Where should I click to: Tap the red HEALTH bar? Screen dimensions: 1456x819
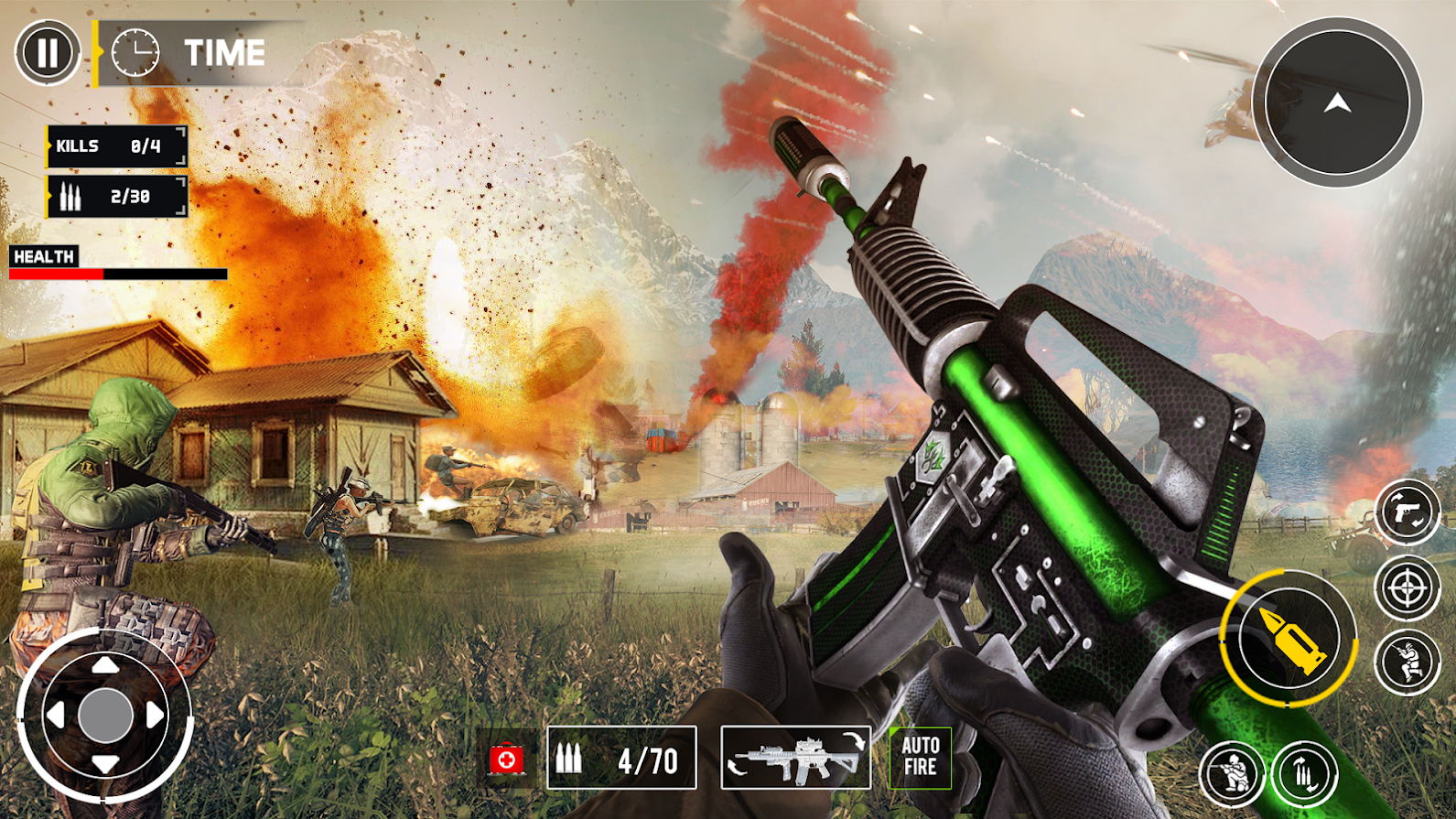[55, 272]
